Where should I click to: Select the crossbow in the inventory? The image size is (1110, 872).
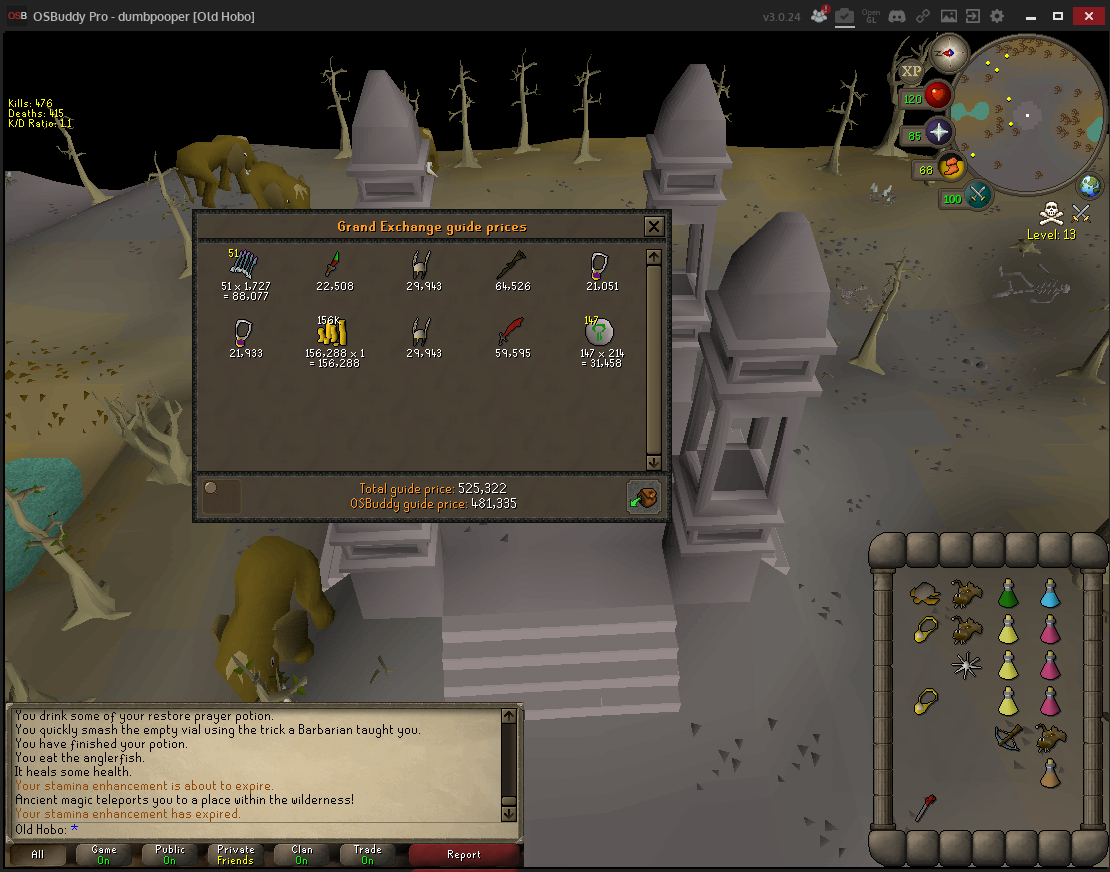(1008, 737)
